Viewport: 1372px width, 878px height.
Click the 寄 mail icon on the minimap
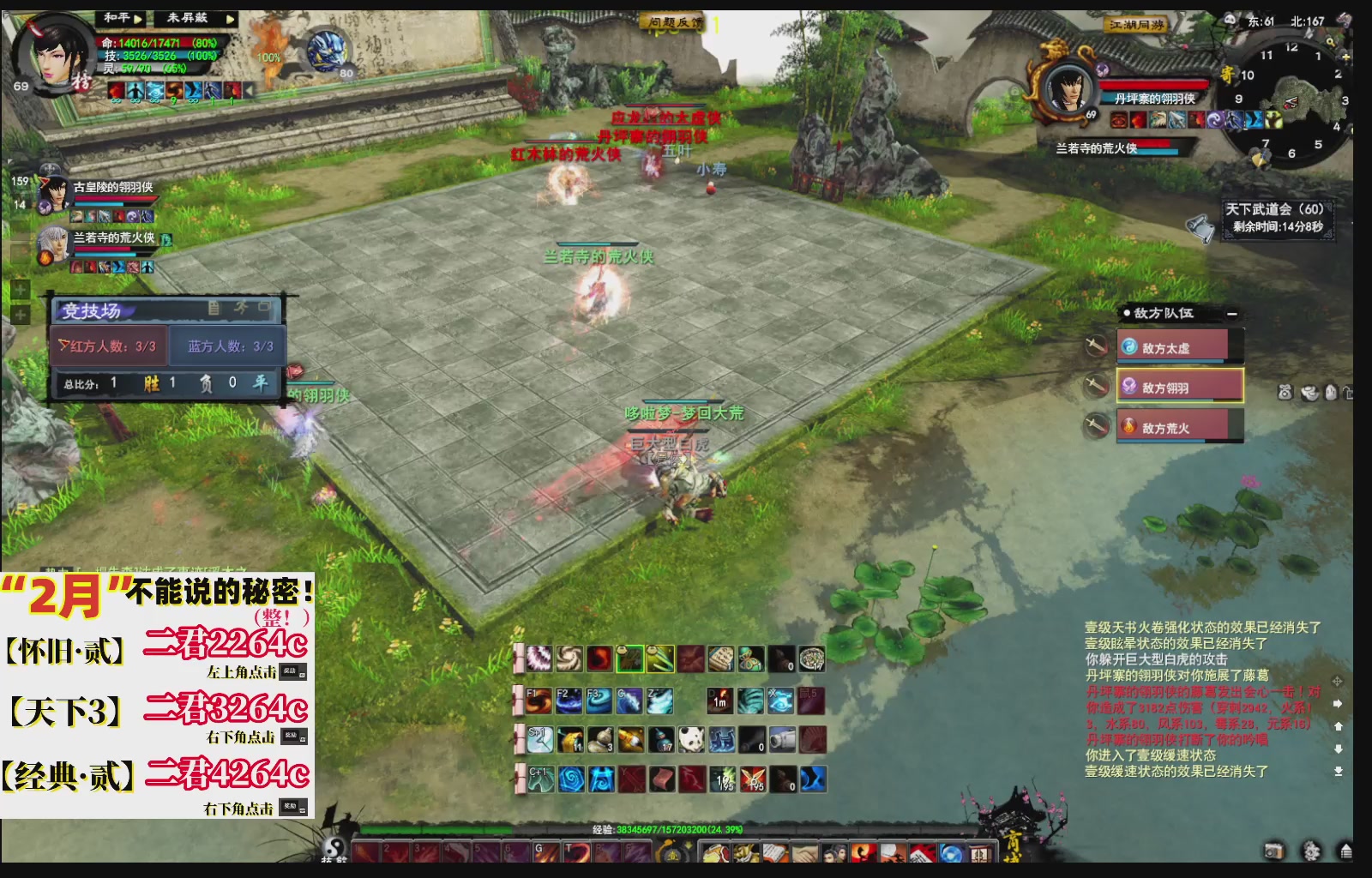[1226, 72]
